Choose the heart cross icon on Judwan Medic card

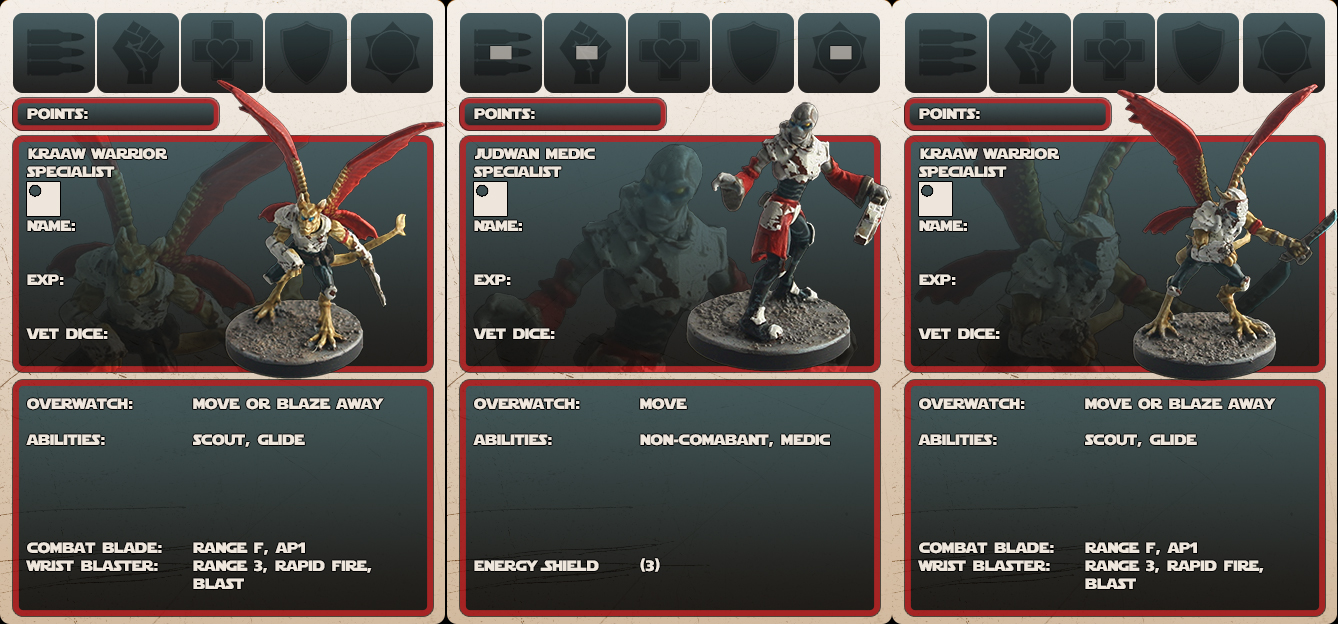click(669, 52)
